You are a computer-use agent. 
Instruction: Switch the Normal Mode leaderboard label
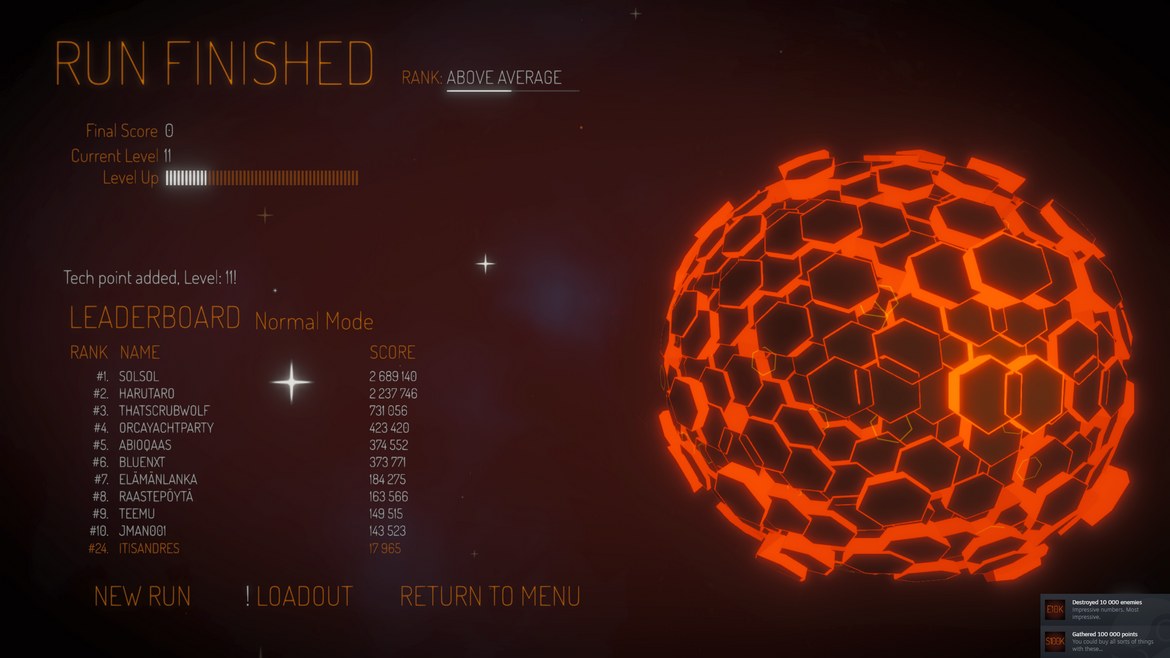click(314, 322)
